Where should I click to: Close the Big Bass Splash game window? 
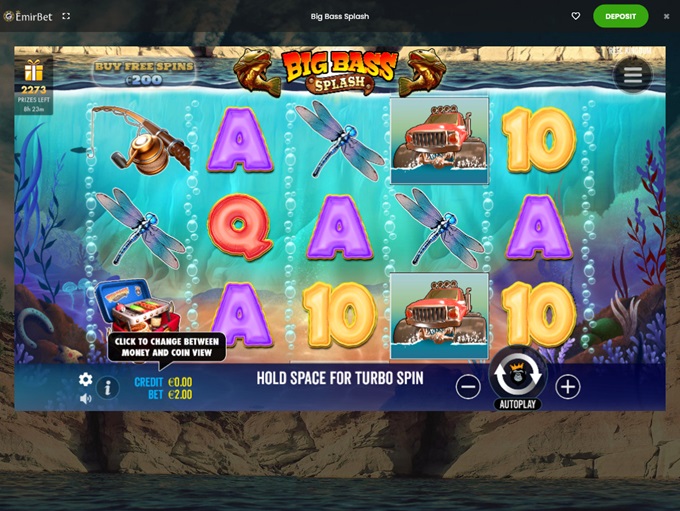tap(667, 16)
